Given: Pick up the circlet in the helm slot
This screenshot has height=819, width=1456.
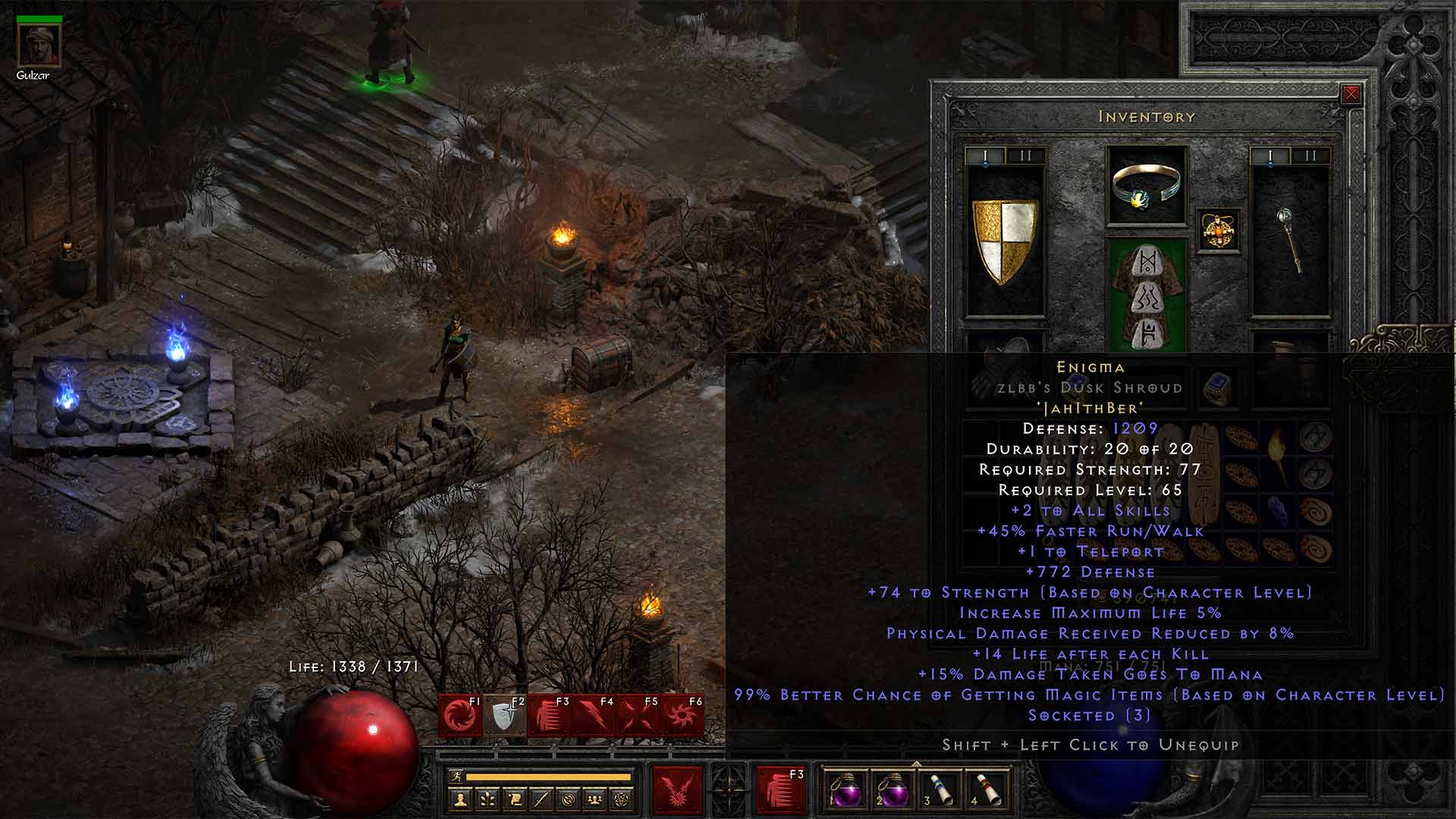Looking at the screenshot, I should 1146,187.
